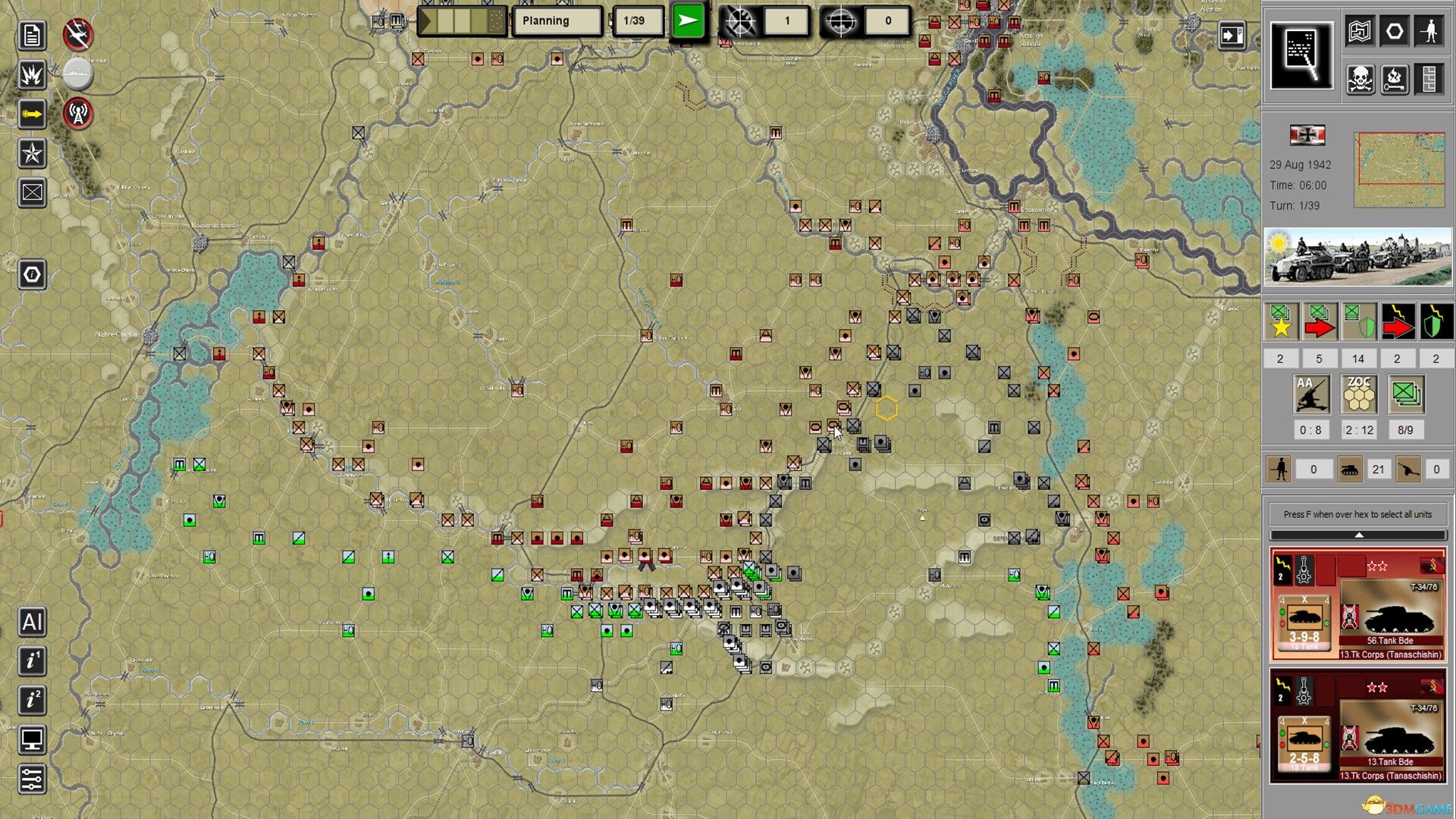Click the striped turn progress strip at top left

tap(463, 20)
